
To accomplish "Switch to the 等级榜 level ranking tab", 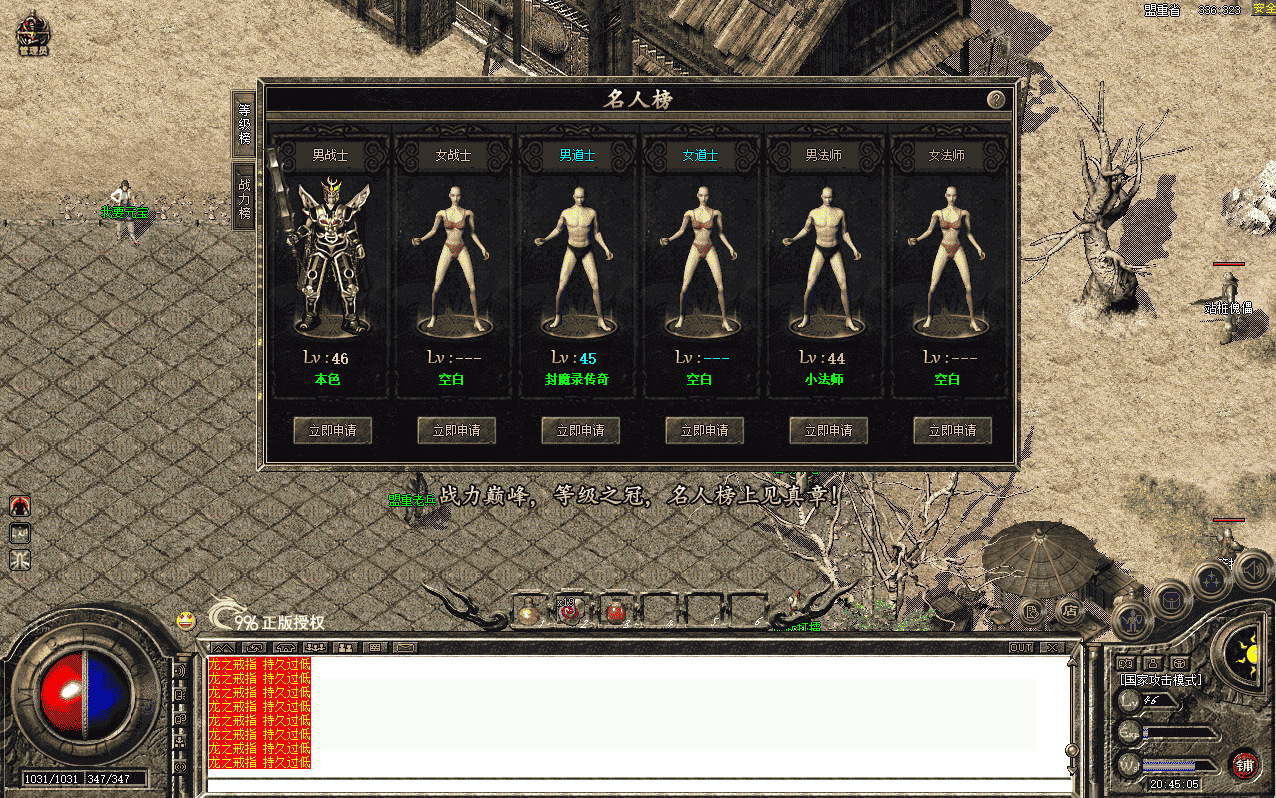I will click(x=244, y=123).
